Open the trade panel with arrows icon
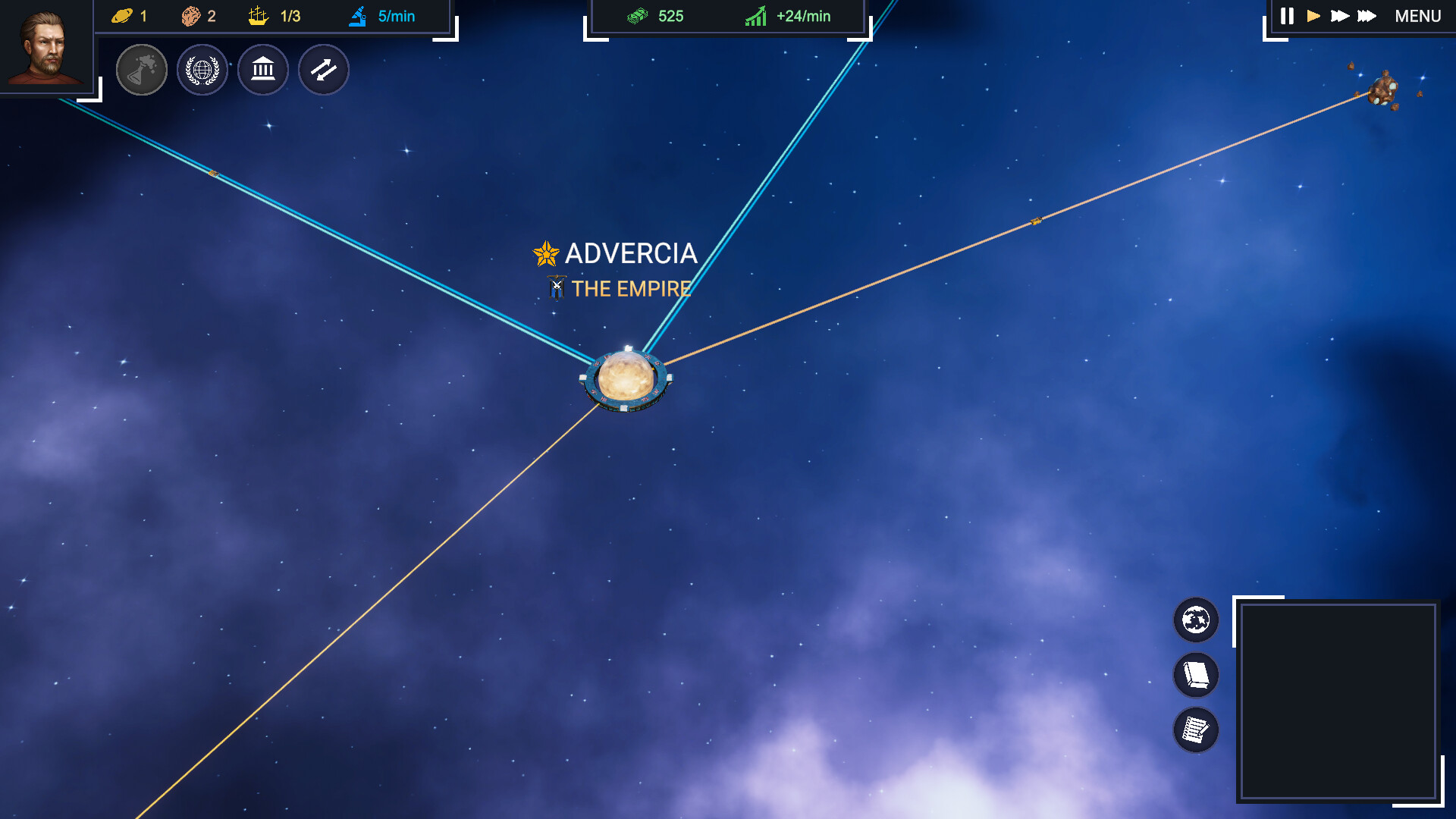Screen dimensions: 1456x819 pyautogui.click(x=323, y=69)
